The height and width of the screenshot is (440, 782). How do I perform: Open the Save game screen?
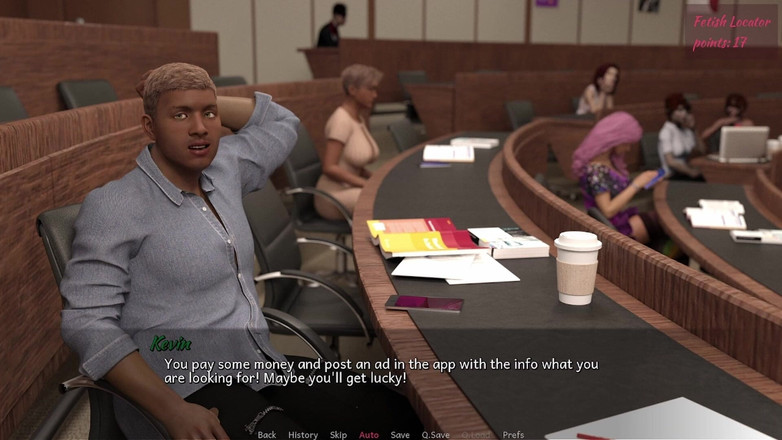click(x=400, y=435)
